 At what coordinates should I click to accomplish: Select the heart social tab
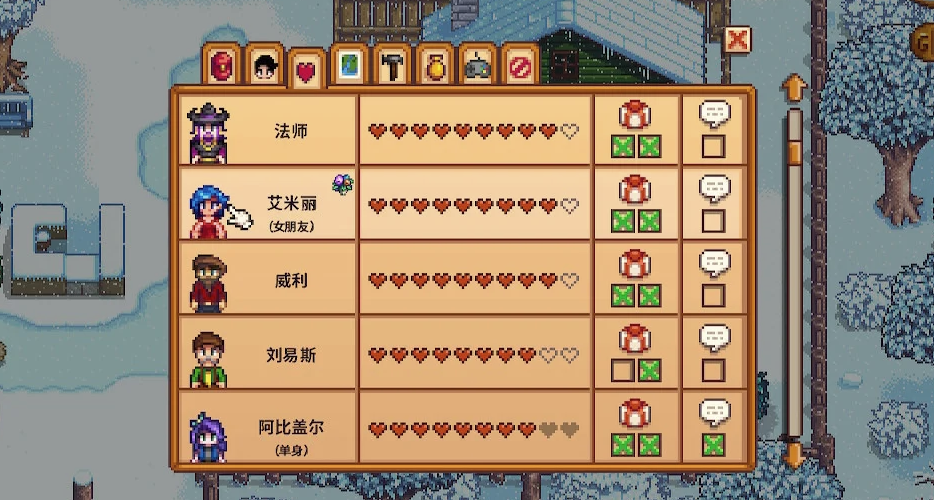305,70
